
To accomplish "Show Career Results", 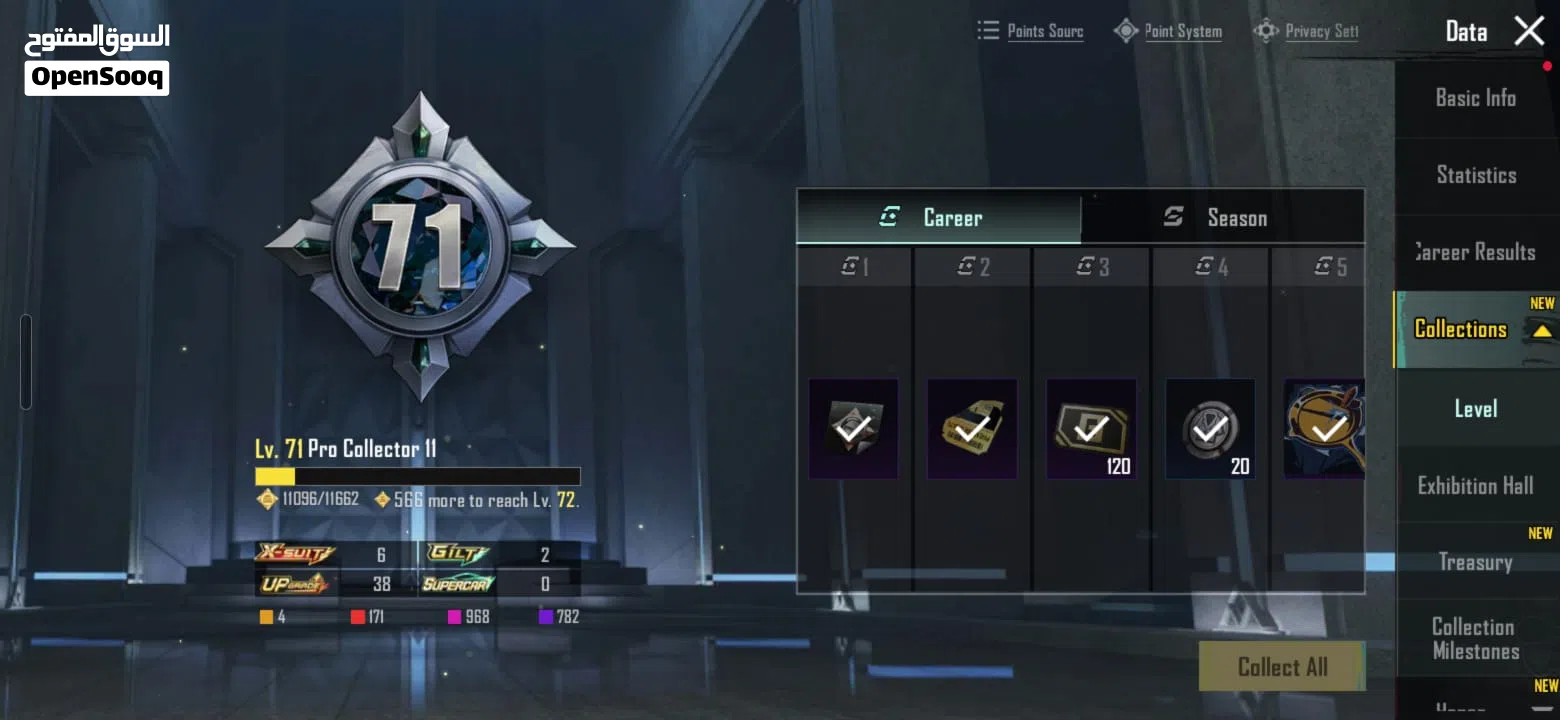I will [x=1475, y=252].
